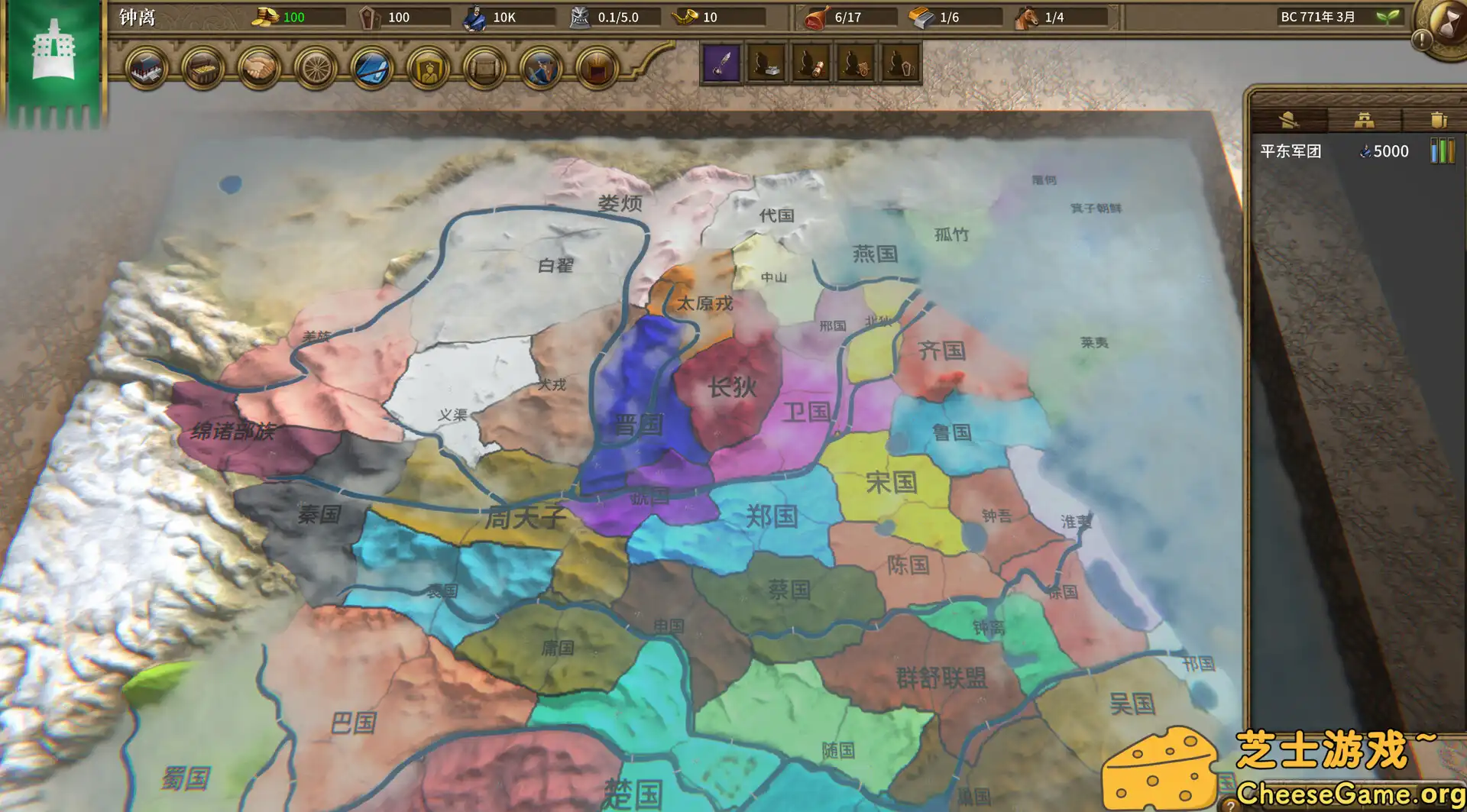The image size is (1467, 812).
Task: Switch to the sword army tab
Action: (1290, 120)
